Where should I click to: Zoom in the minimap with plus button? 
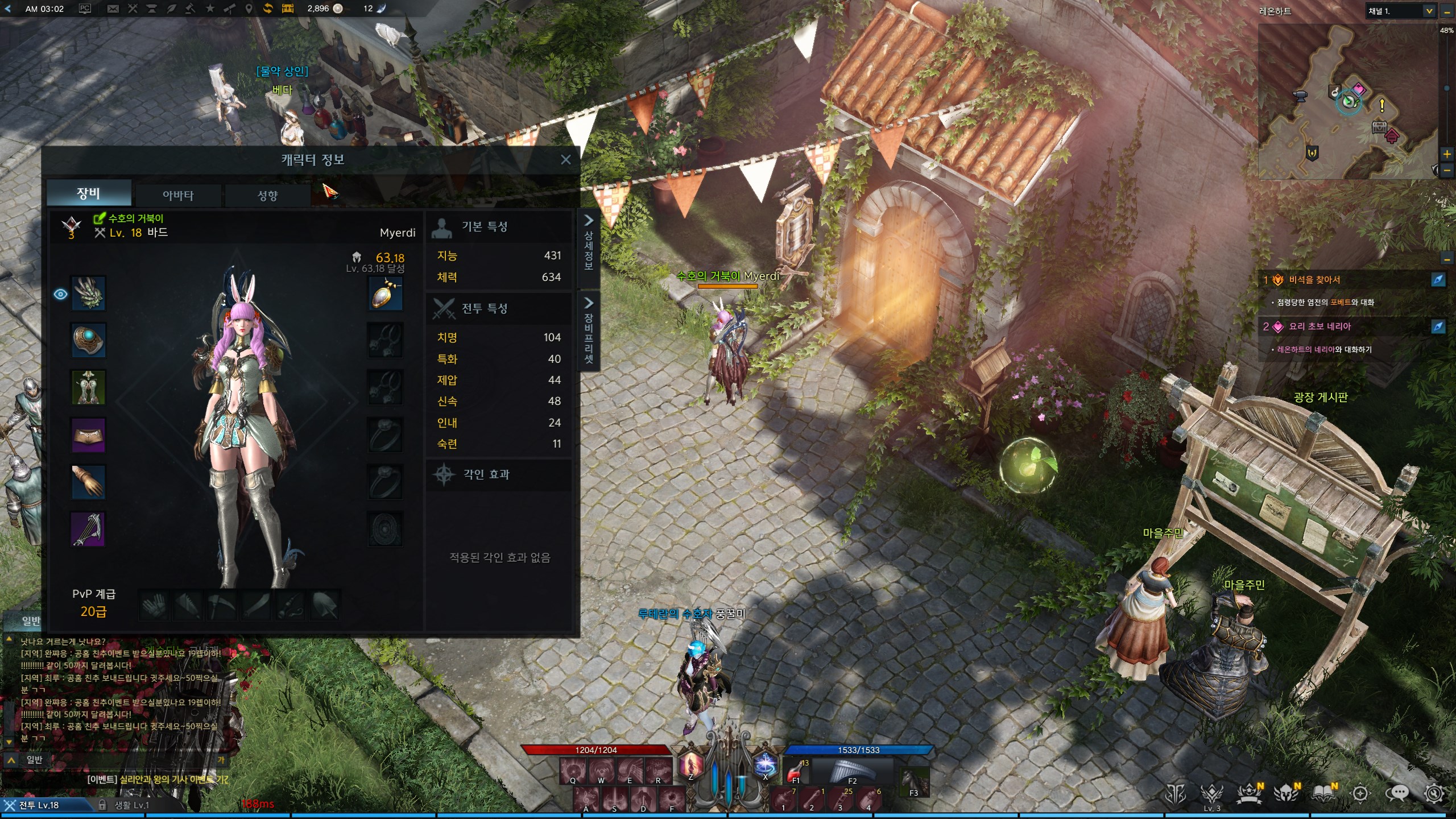pyautogui.click(x=1447, y=154)
